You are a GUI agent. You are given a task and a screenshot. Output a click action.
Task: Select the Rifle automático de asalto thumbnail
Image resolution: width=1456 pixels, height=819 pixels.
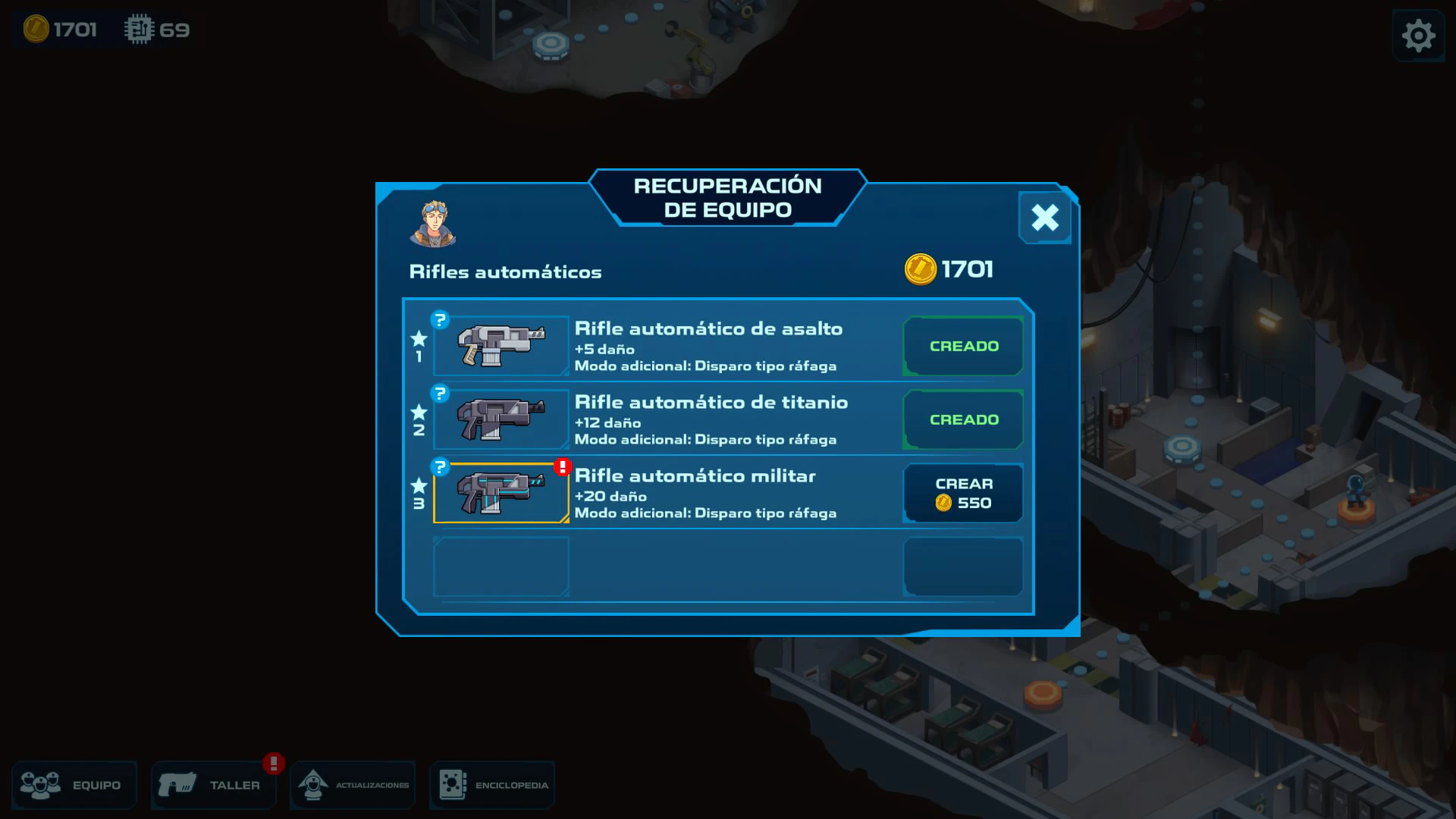(501, 346)
